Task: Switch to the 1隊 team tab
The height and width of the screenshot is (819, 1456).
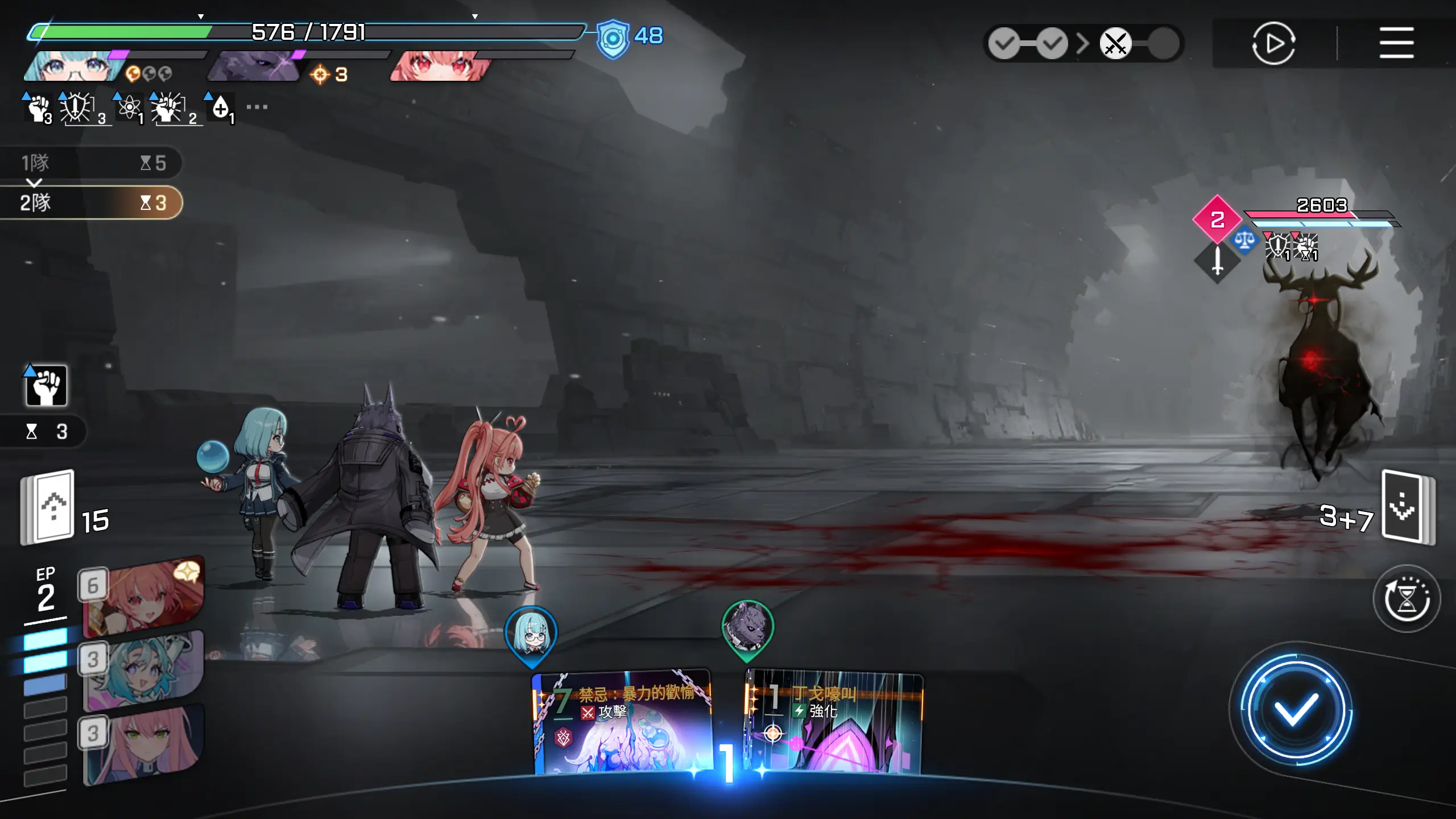Action: (x=91, y=163)
